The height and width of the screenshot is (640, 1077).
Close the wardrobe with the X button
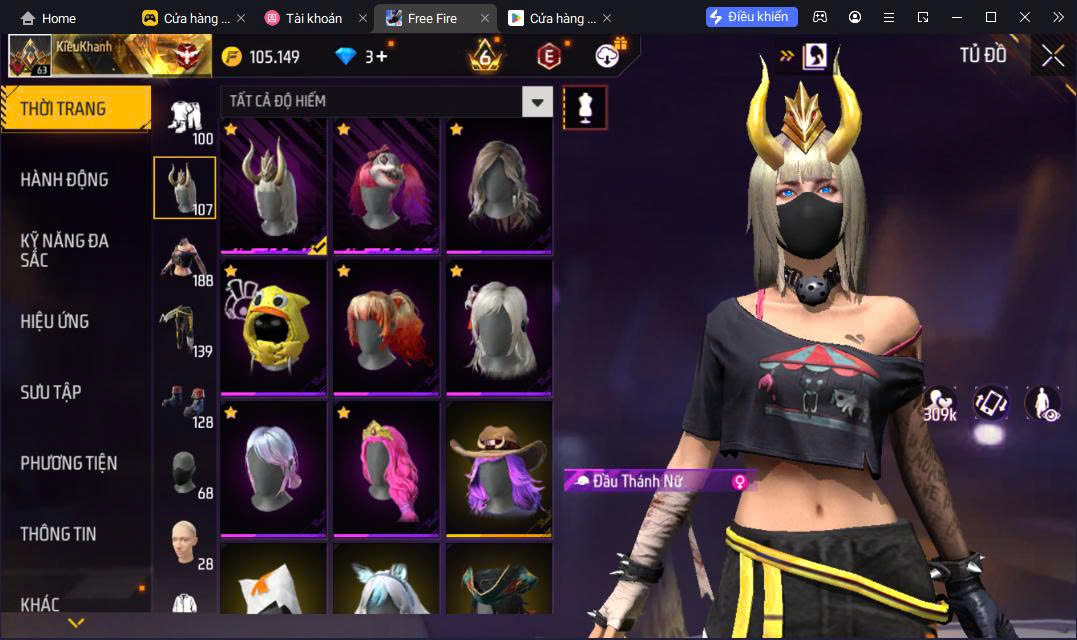pos(1052,56)
